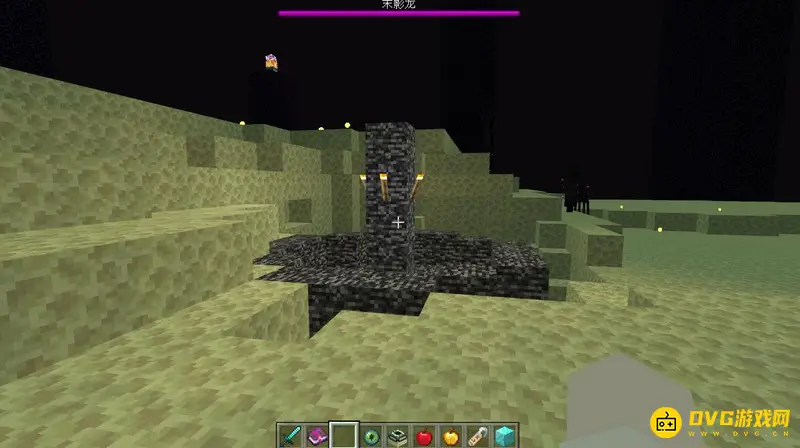Select the golden apple hotbar slot
Viewport: 800px width, 448px height.
(x=451, y=435)
